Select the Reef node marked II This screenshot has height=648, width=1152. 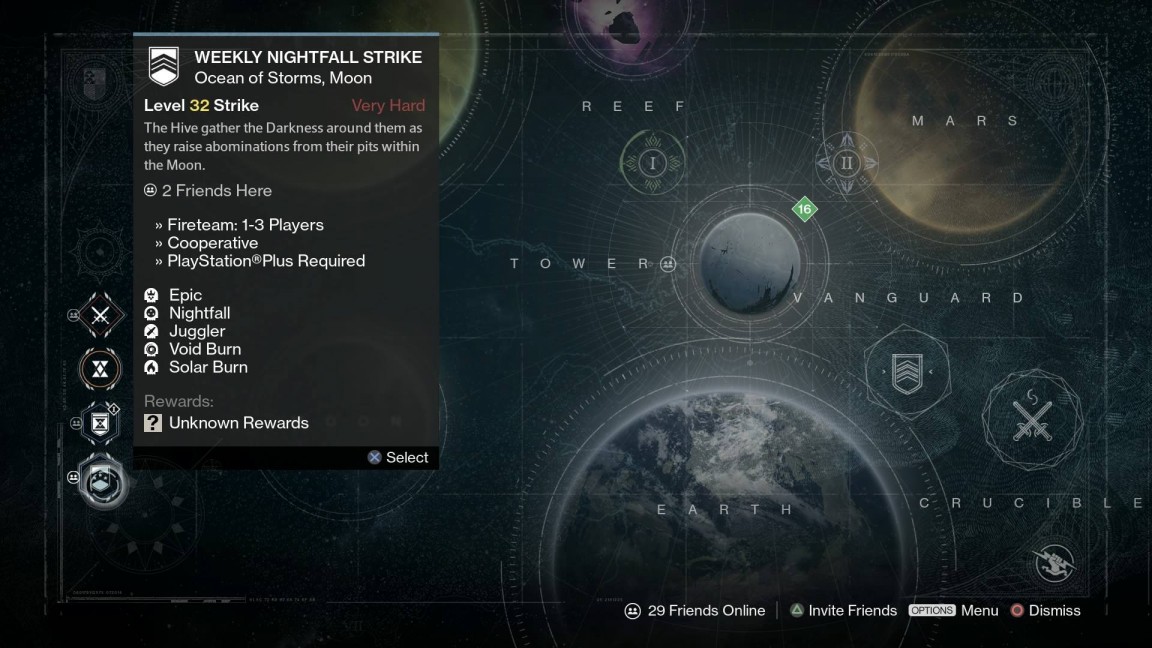pos(847,163)
